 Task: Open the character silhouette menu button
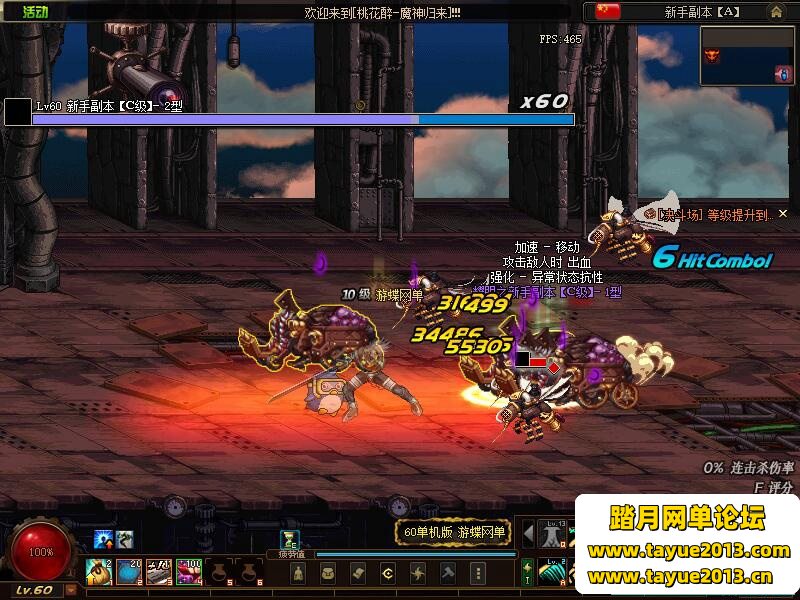tap(298, 573)
